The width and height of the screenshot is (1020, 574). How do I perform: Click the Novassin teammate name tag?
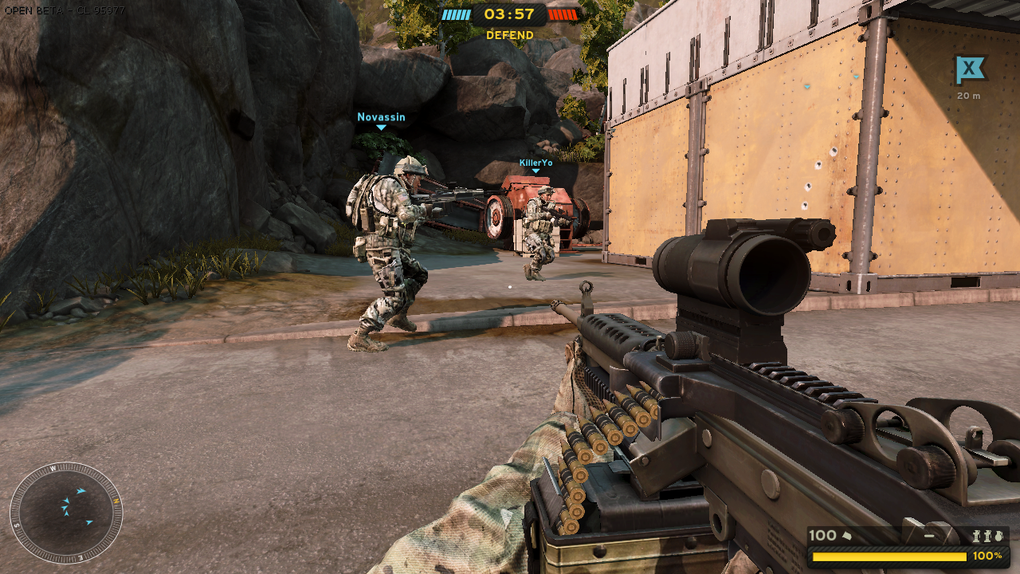pos(381,117)
